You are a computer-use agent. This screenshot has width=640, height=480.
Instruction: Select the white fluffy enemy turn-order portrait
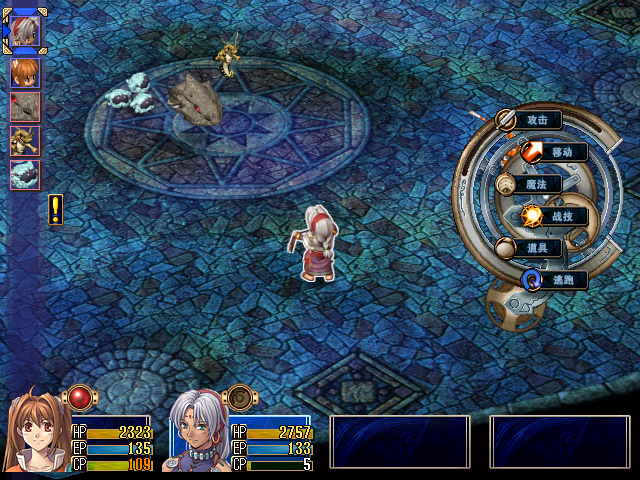[25, 175]
